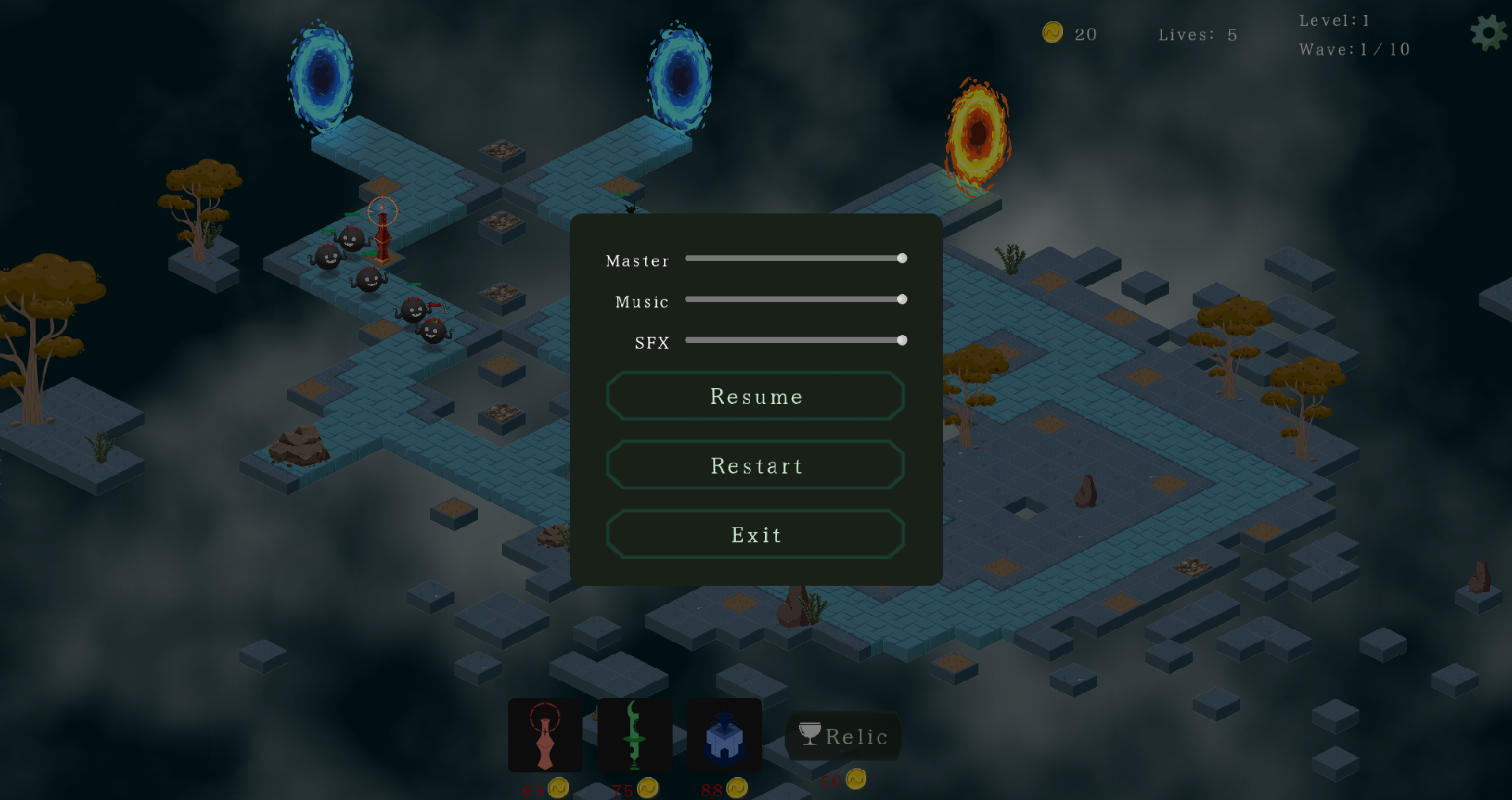Screen dimensions: 1512x800
Task: Open the Relic button
Action: (843, 736)
